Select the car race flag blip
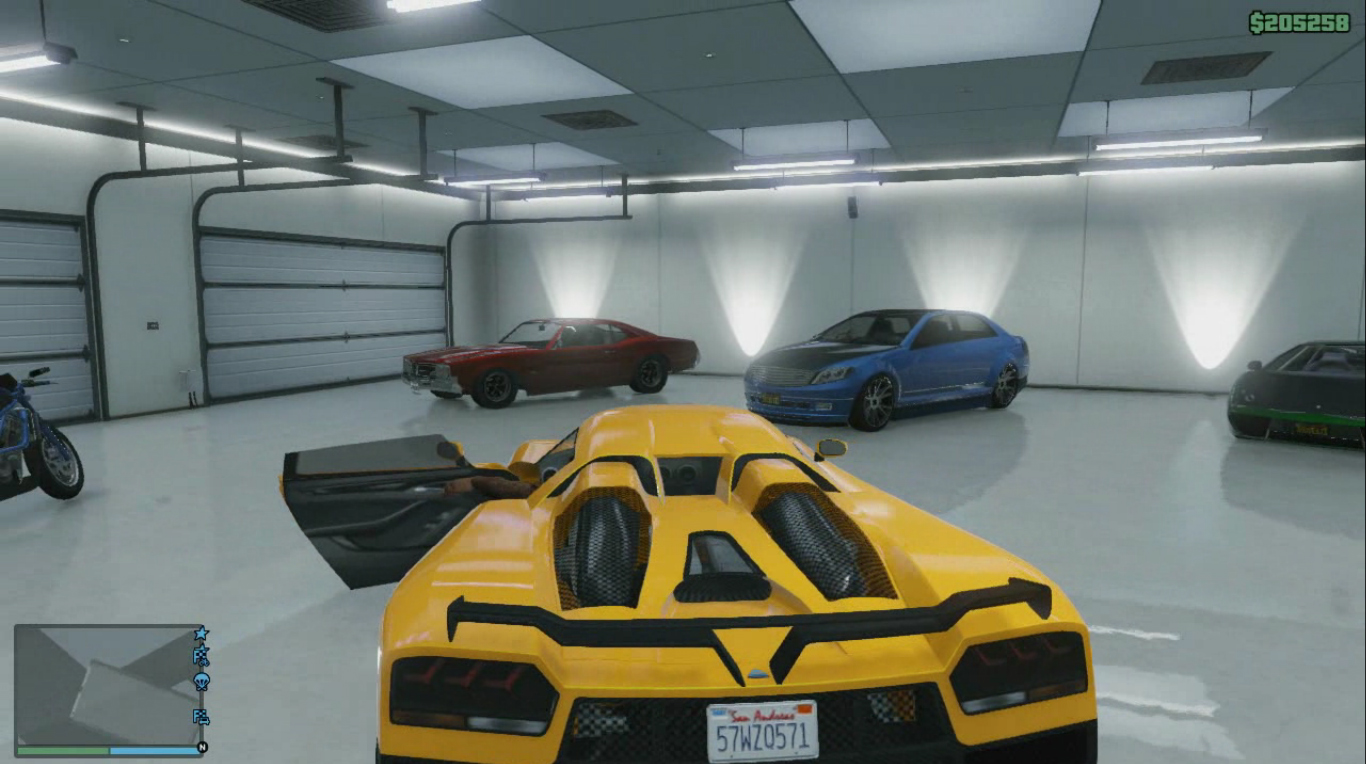This screenshot has height=764, width=1366. (201, 716)
